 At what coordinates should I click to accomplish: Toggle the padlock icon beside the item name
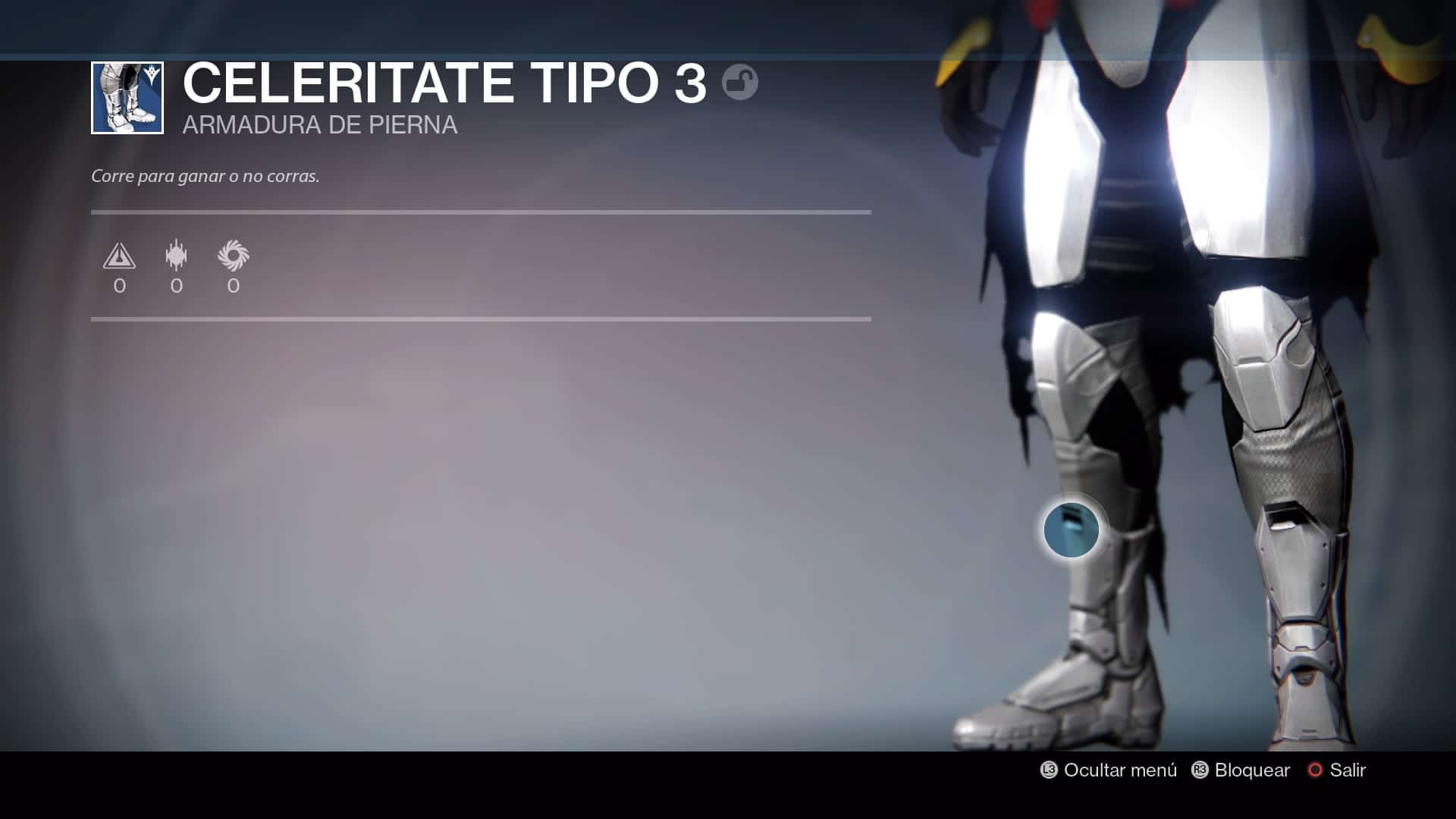pyautogui.click(x=739, y=82)
